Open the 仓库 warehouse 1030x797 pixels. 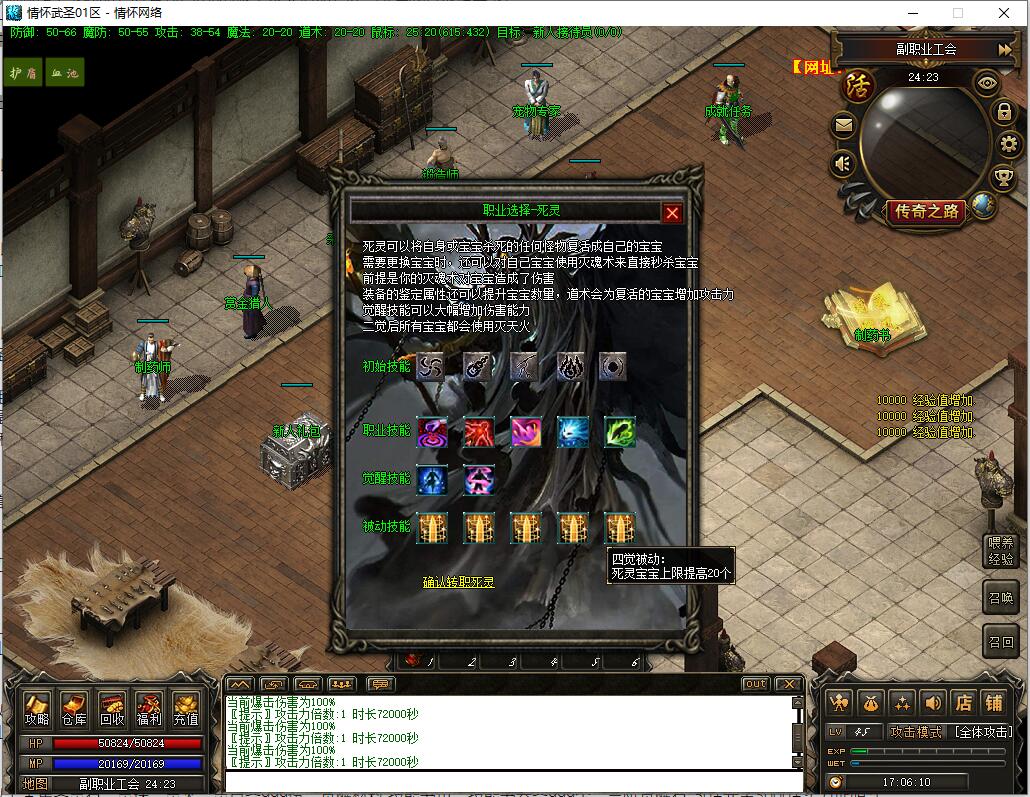point(74,708)
